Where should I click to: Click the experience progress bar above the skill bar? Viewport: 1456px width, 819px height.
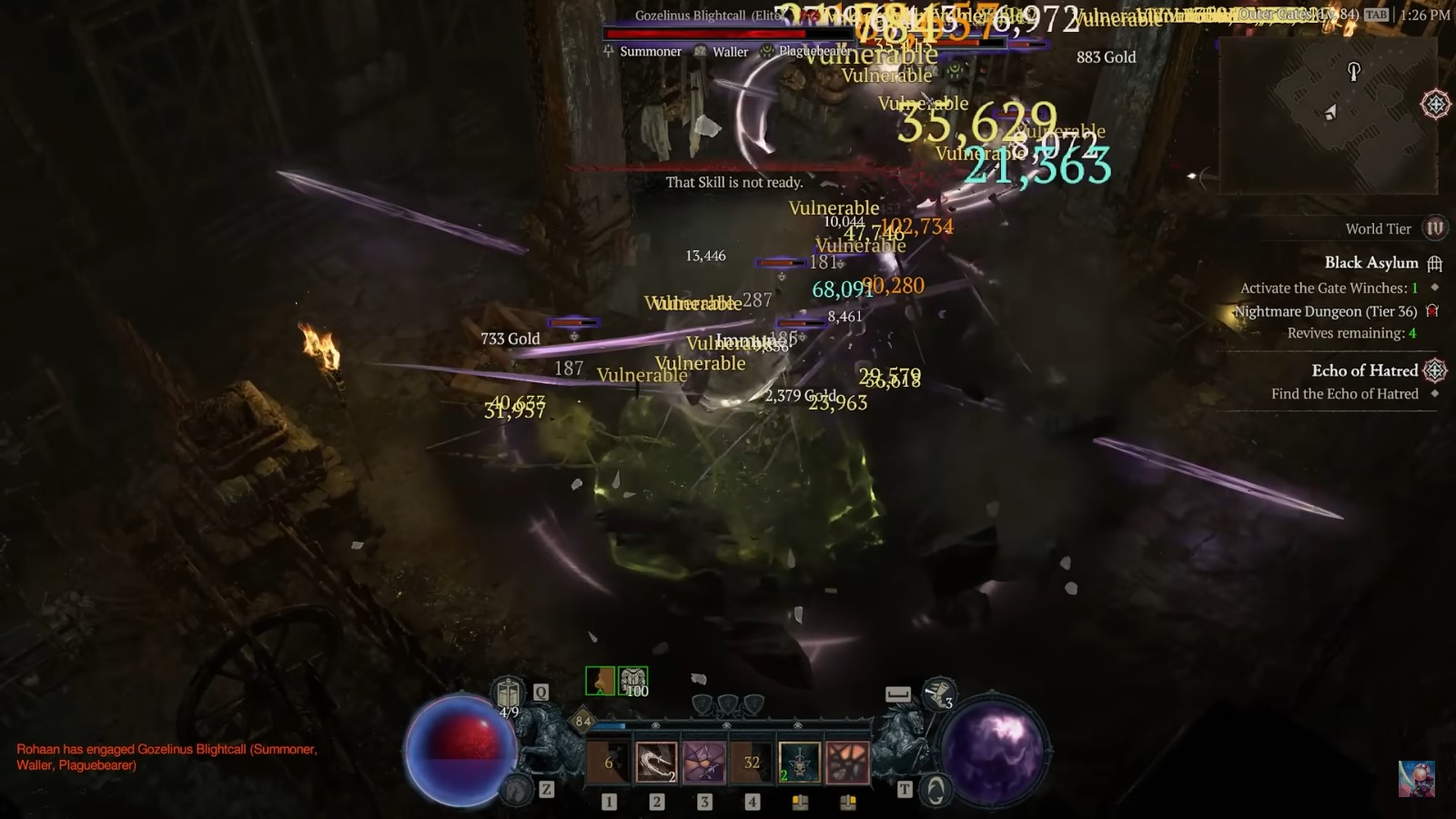click(x=728, y=723)
